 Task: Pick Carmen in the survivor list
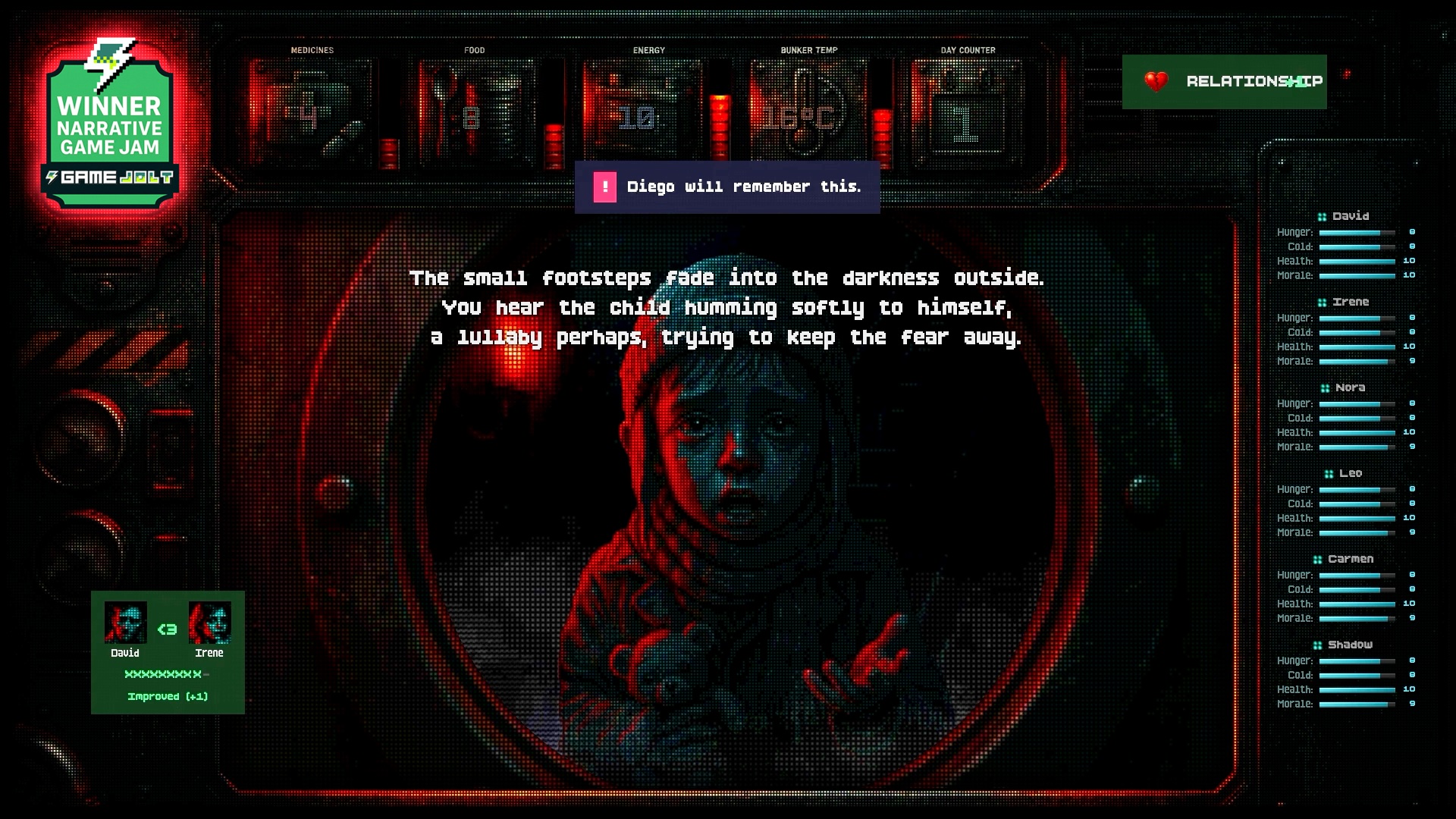coord(1350,559)
